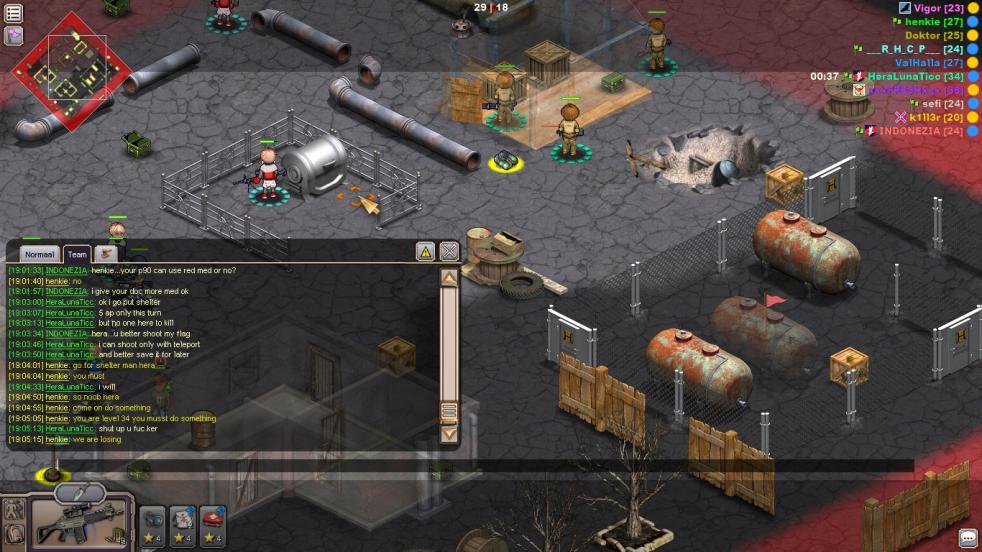This screenshot has width=982, height=552.
Task: Open the speech bubble chat button
Action: tap(967, 538)
